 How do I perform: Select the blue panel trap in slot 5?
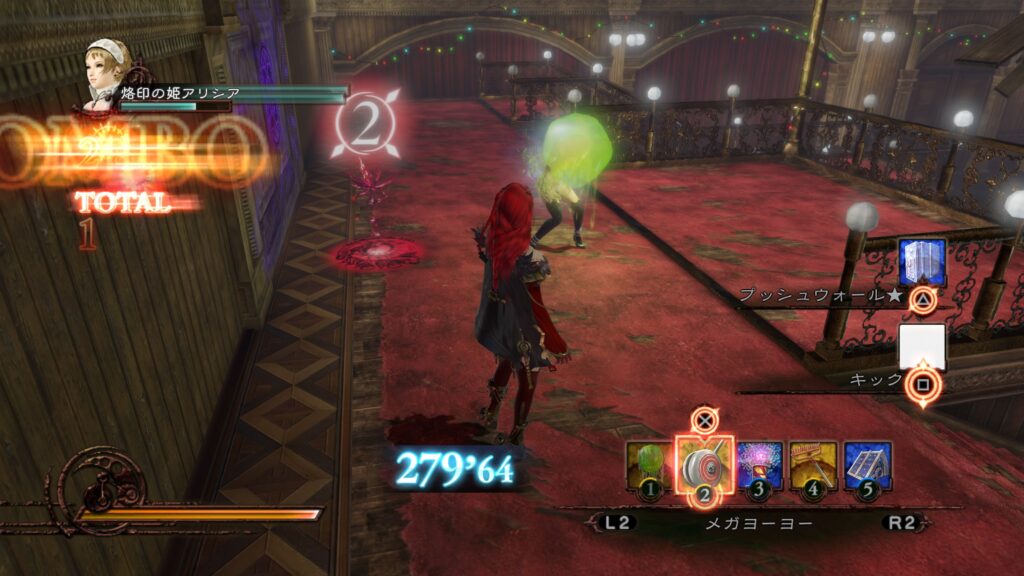[x=867, y=465]
